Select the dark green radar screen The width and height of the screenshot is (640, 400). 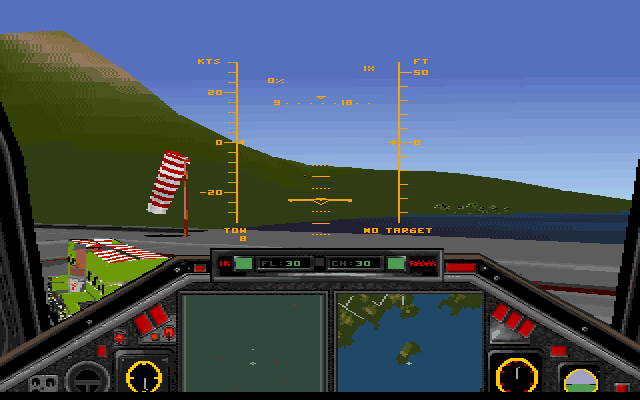click(253, 341)
